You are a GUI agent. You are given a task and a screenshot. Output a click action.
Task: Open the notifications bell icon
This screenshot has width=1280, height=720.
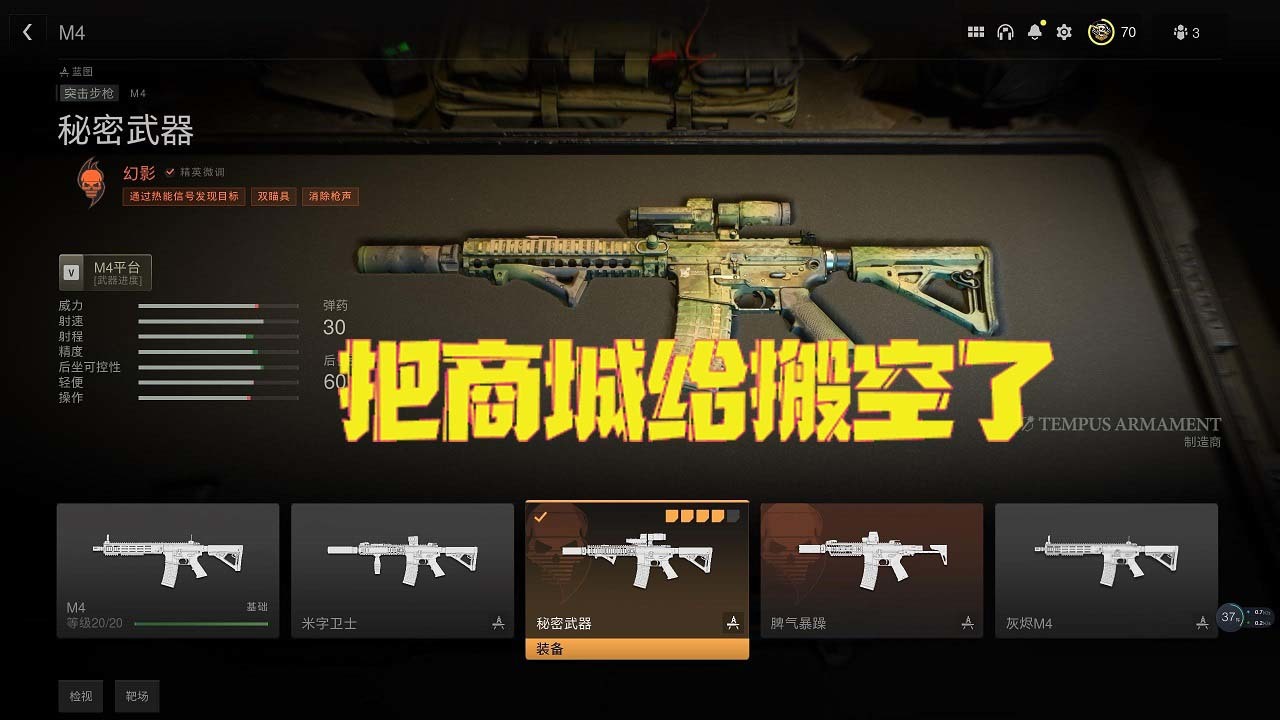click(x=1035, y=31)
